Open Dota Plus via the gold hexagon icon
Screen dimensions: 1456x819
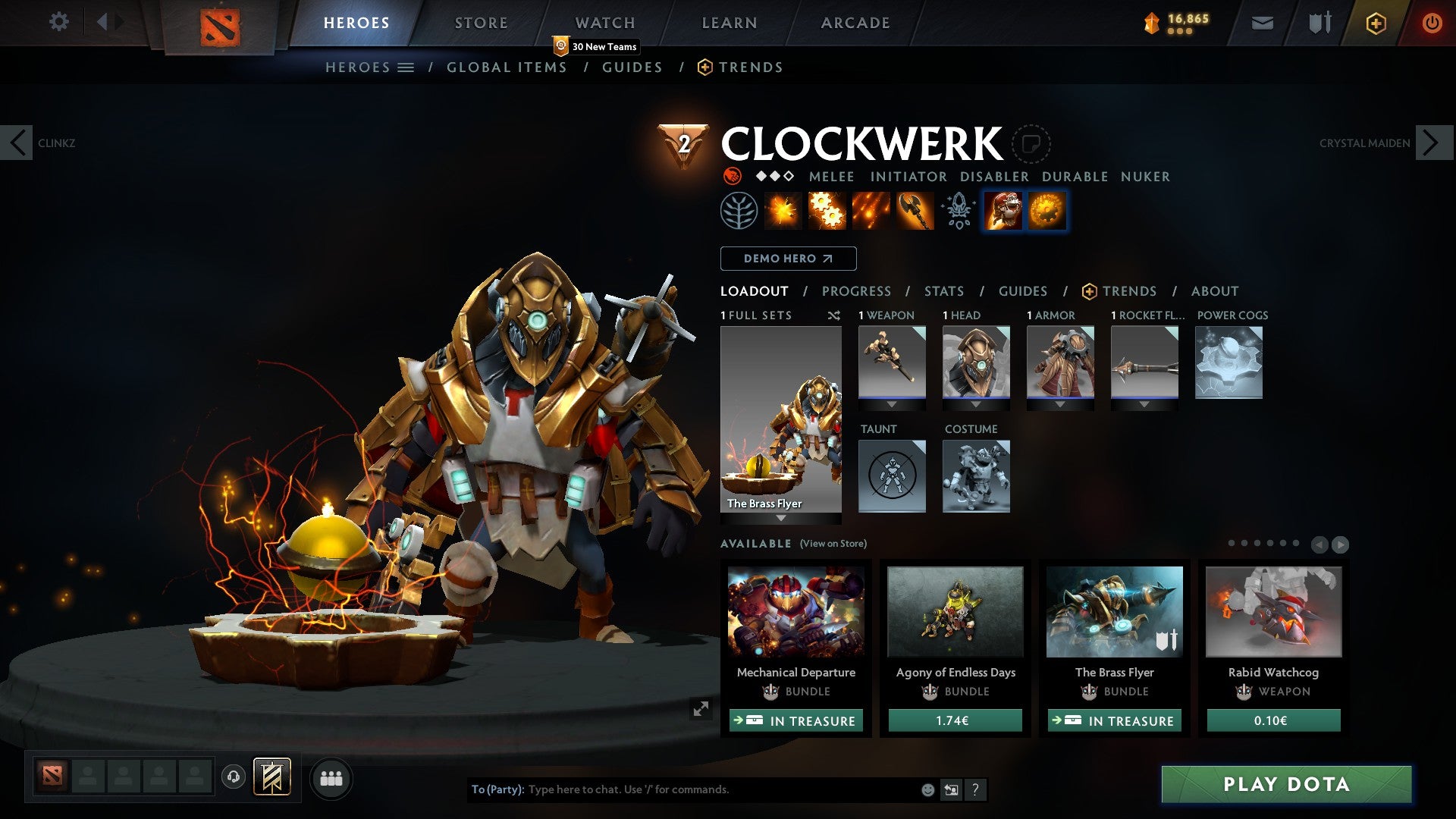1376,23
